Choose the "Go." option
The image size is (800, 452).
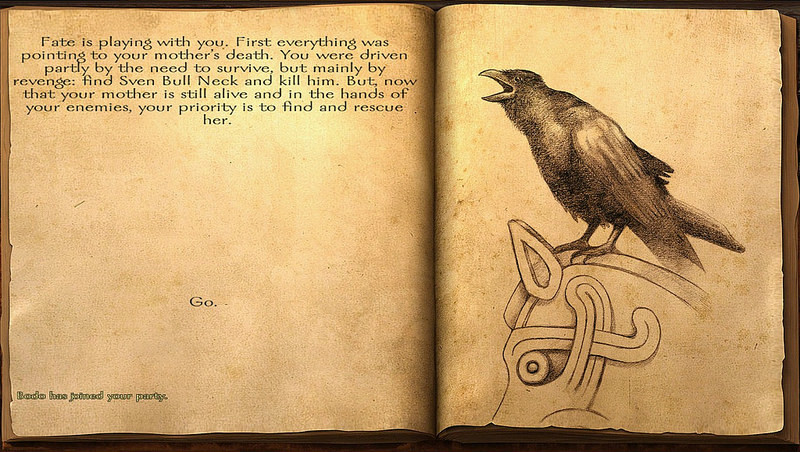[202, 301]
